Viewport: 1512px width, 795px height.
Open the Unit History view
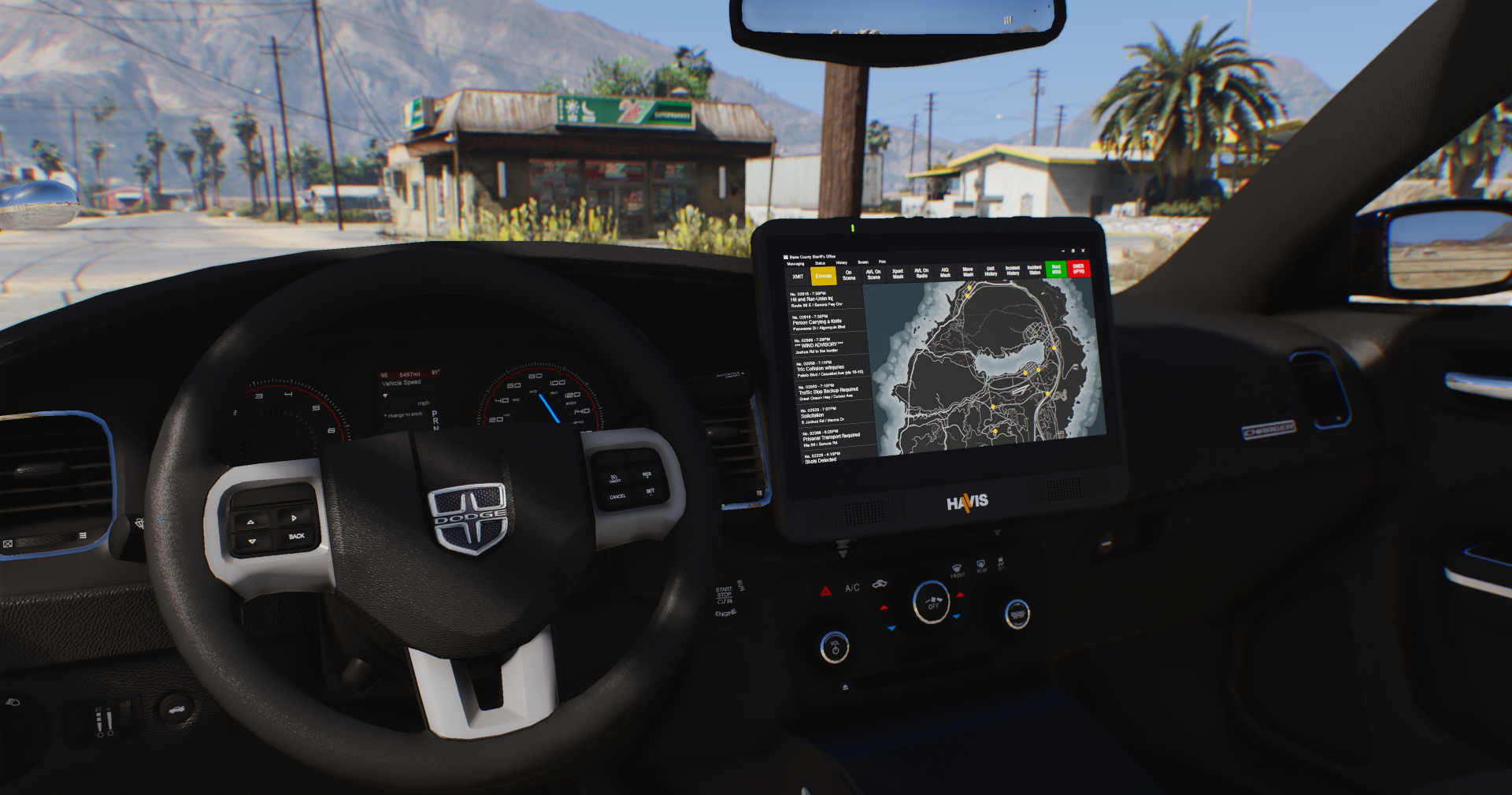(x=991, y=271)
